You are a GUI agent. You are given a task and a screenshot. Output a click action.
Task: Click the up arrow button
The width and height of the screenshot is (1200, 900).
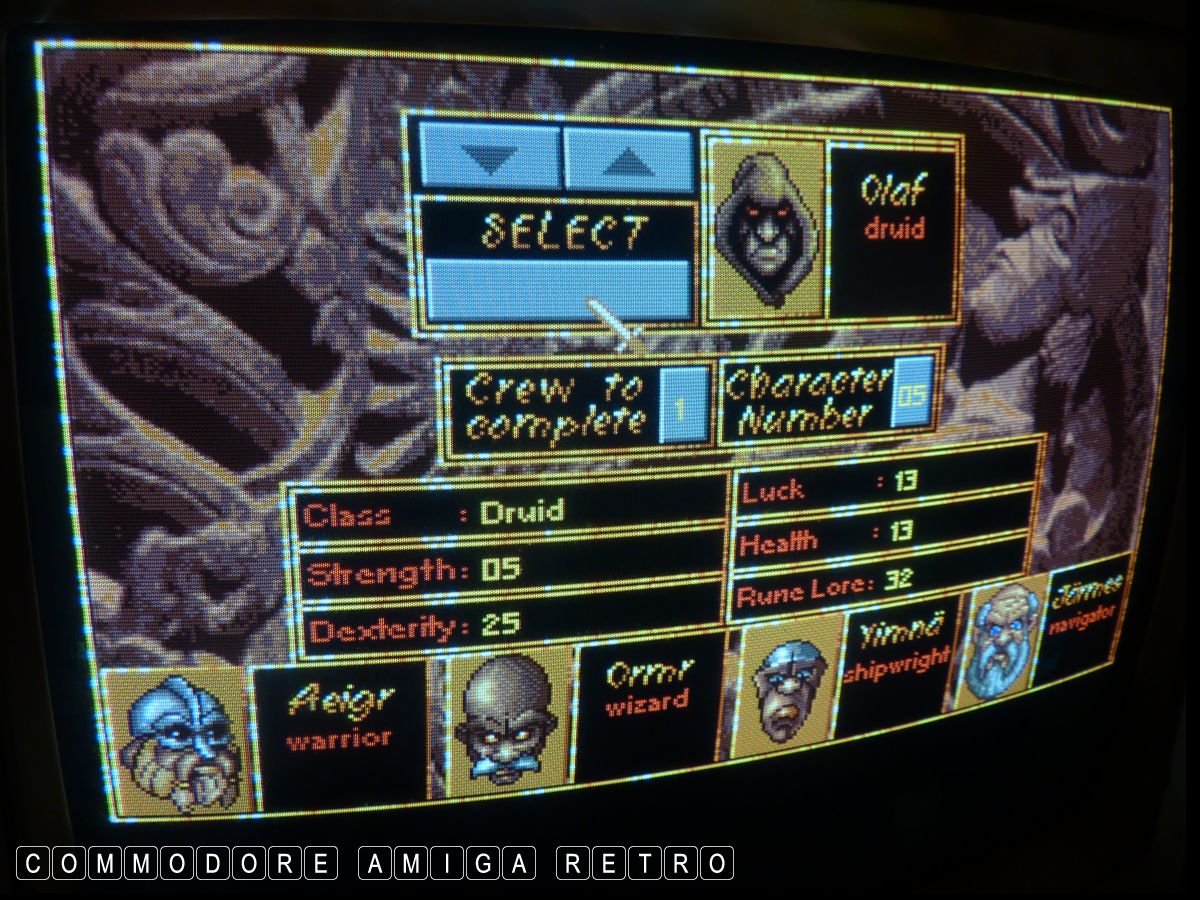point(628,159)
